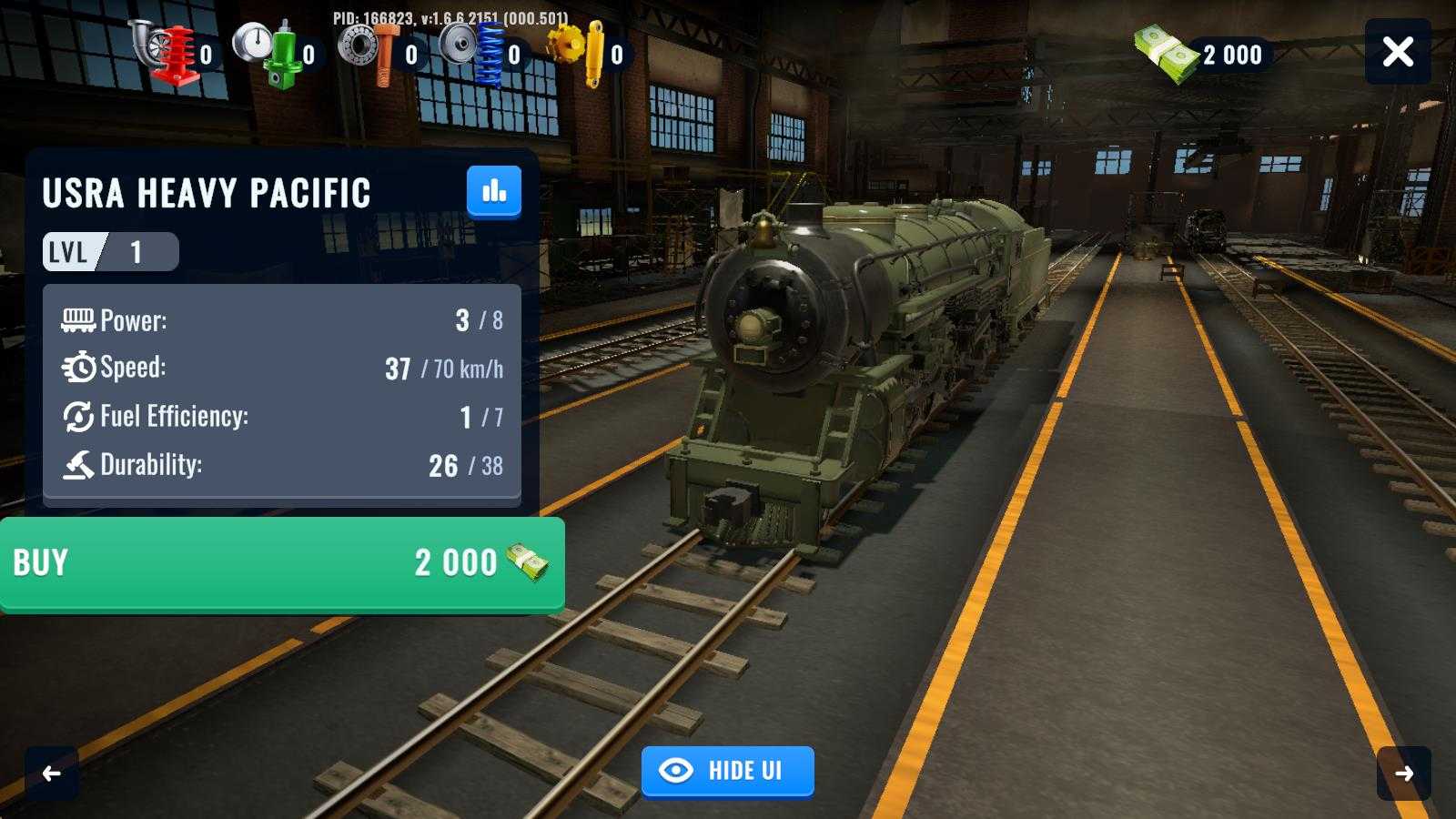The image size is (1456, 819).
Task: Close the locomotive shop screen
Action: click(x=1398, y=52)
